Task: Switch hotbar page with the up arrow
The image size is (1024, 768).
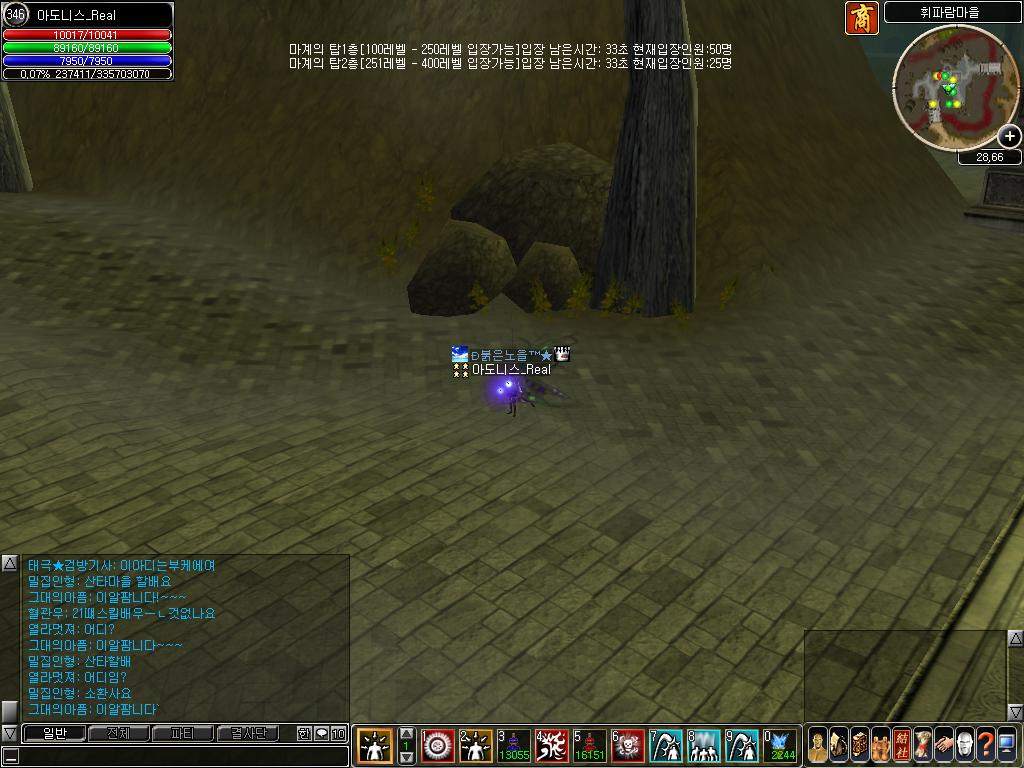Action: point(407,733)
